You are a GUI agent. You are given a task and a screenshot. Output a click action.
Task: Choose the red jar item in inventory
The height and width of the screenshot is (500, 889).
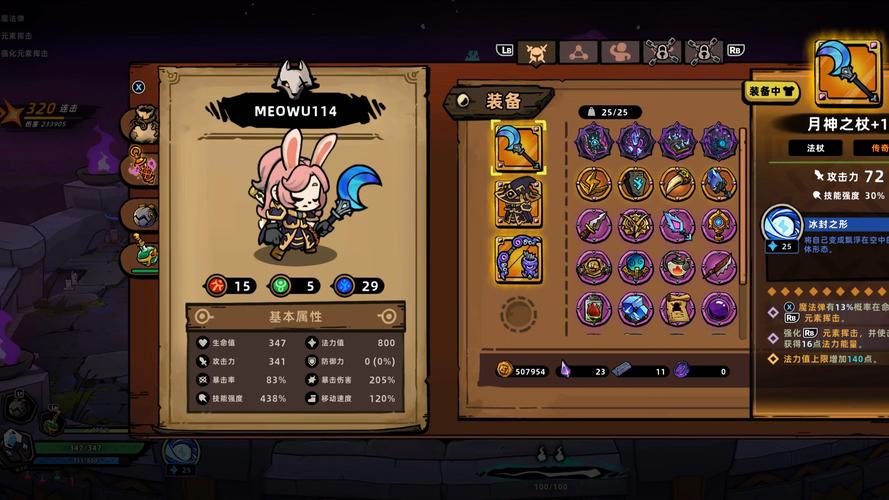coord(593,308)
